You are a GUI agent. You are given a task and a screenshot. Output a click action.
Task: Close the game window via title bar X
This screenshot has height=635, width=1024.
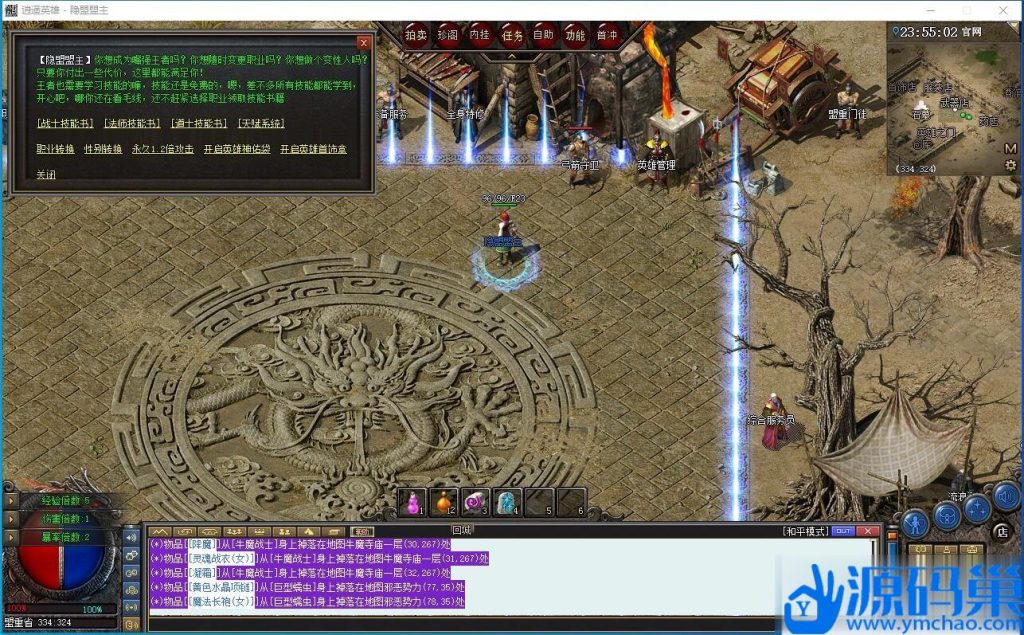[1002, 10]
